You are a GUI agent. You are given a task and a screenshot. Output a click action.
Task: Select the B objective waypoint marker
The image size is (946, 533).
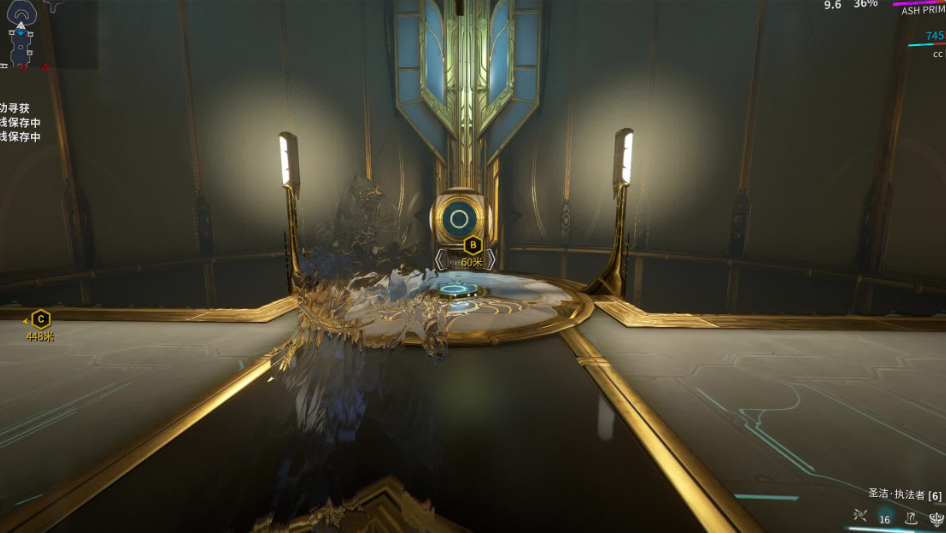click(x=473, y=244)
